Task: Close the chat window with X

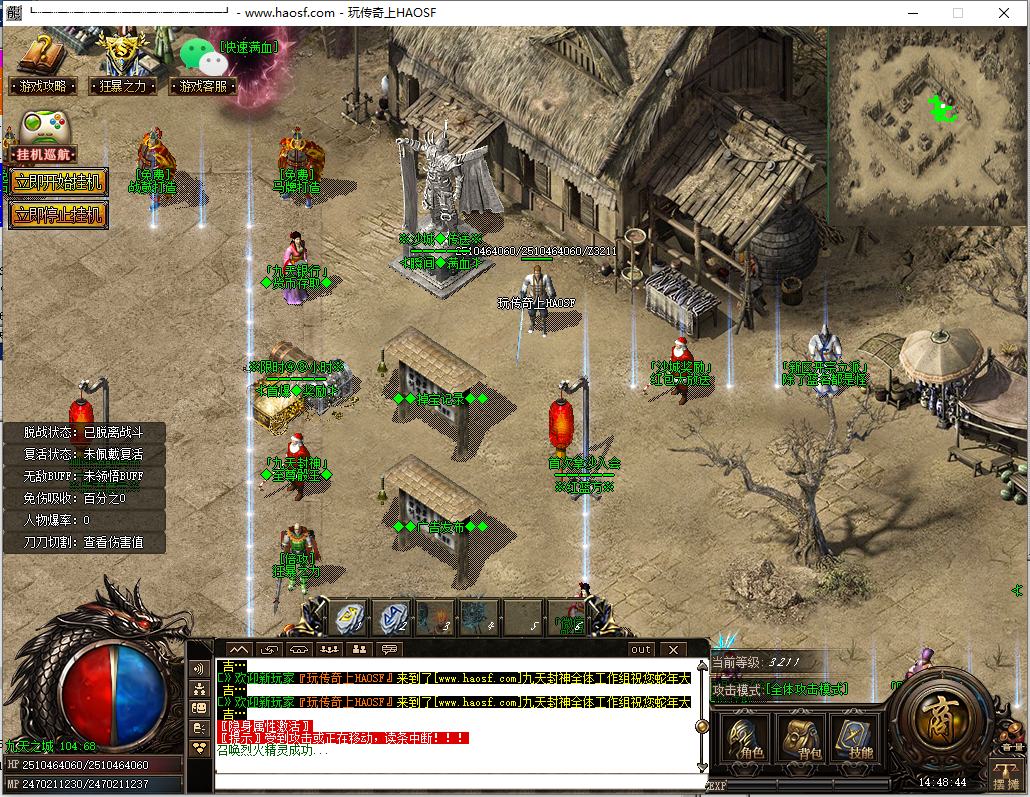Action: coord(673,649)
